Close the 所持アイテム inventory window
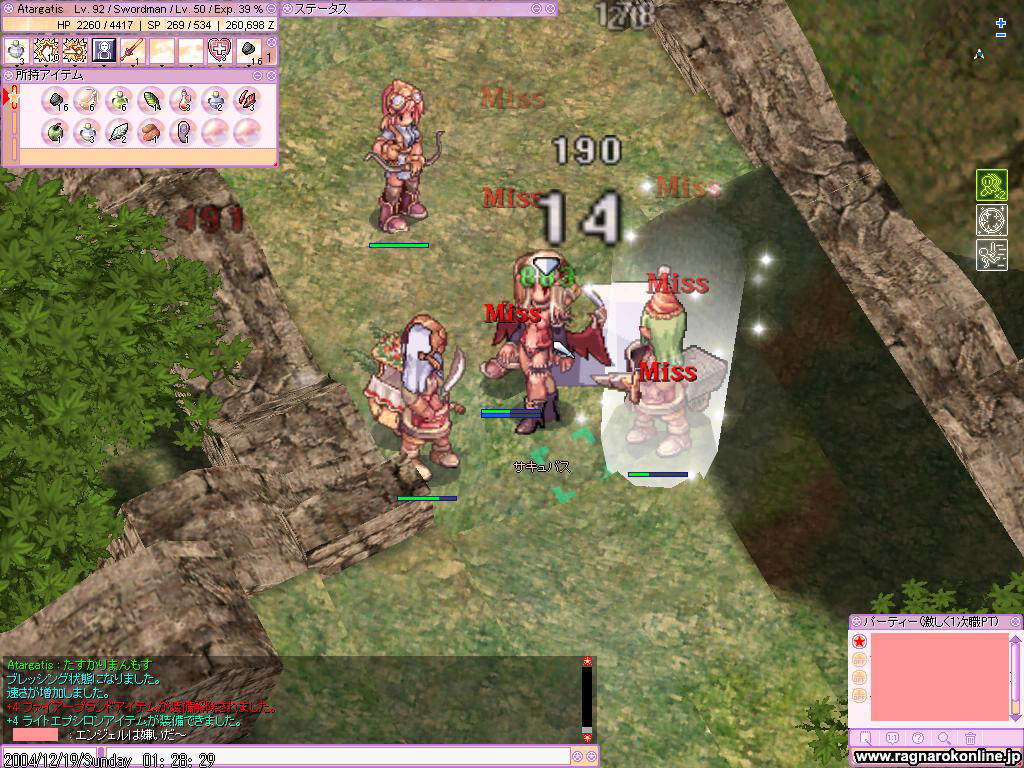 click(x=270, y=75)
